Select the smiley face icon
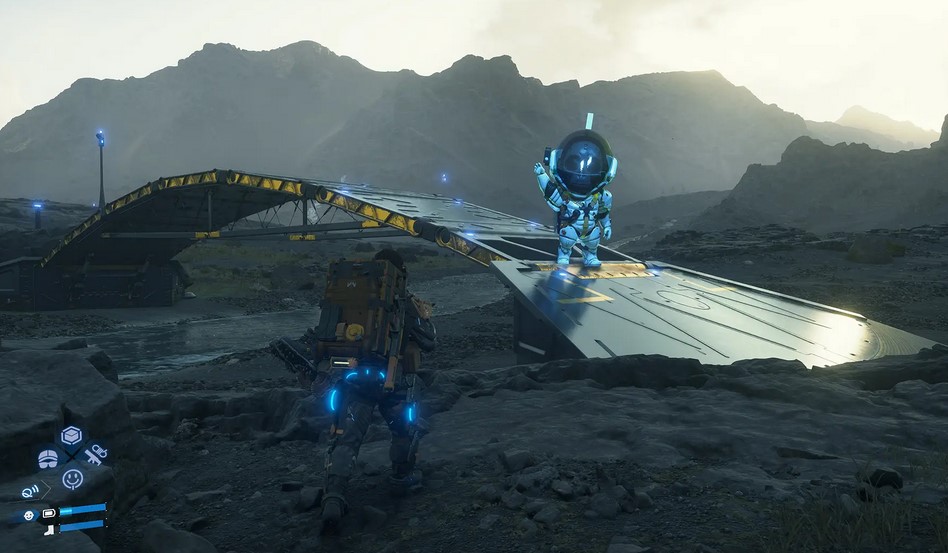The height and width of the screenshot is (553, 948). [x=72, y=479]
